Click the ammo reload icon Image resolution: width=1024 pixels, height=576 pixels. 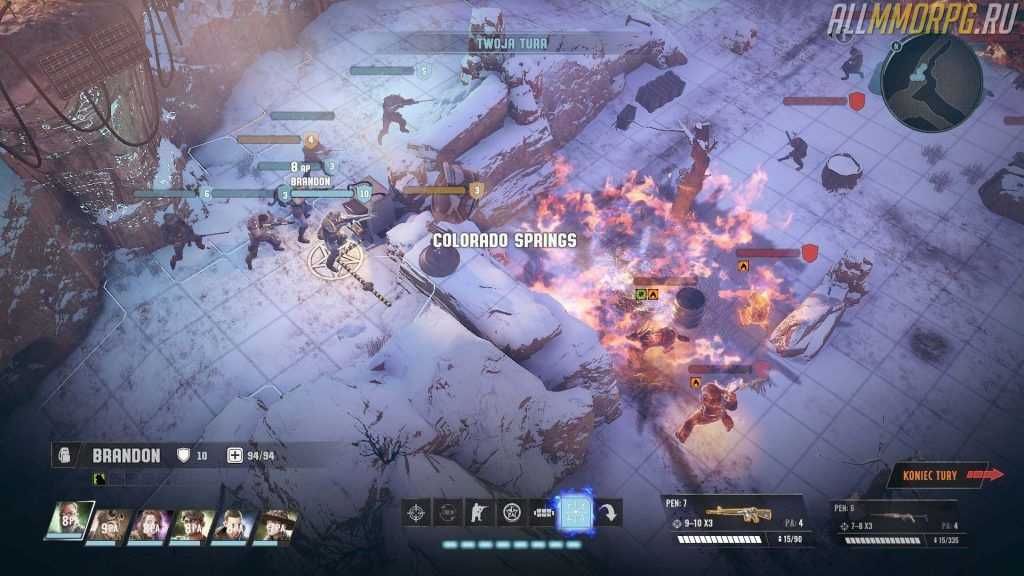click(x=543, y=513)
